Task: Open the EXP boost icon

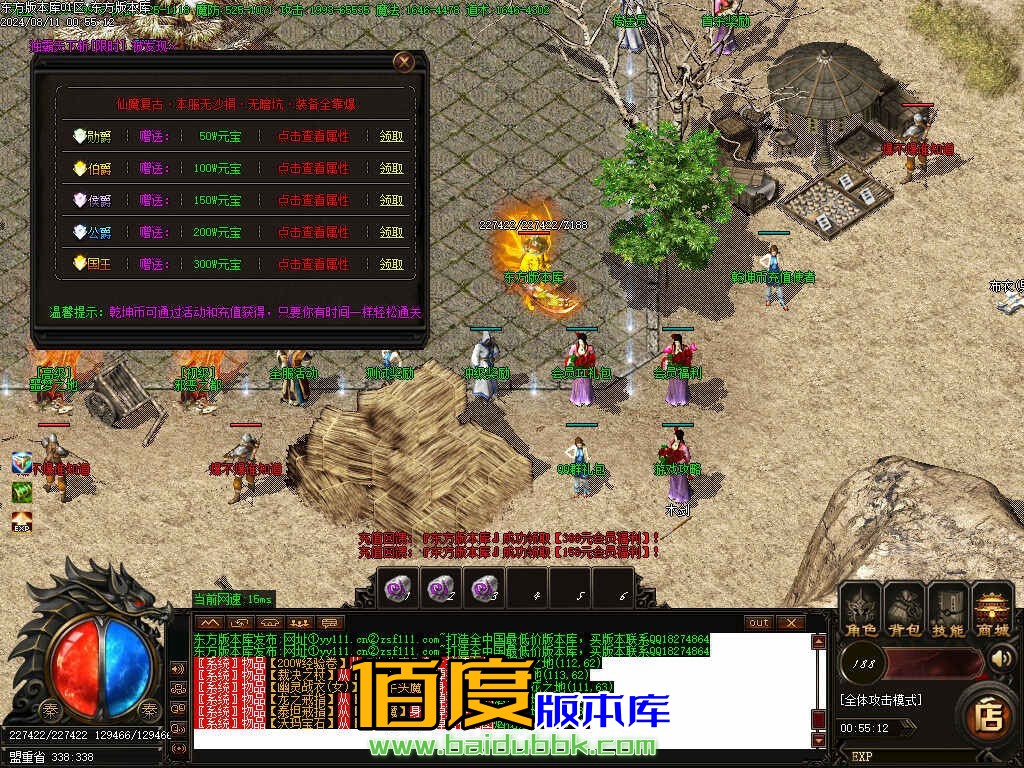Action: tap(22, 521)
